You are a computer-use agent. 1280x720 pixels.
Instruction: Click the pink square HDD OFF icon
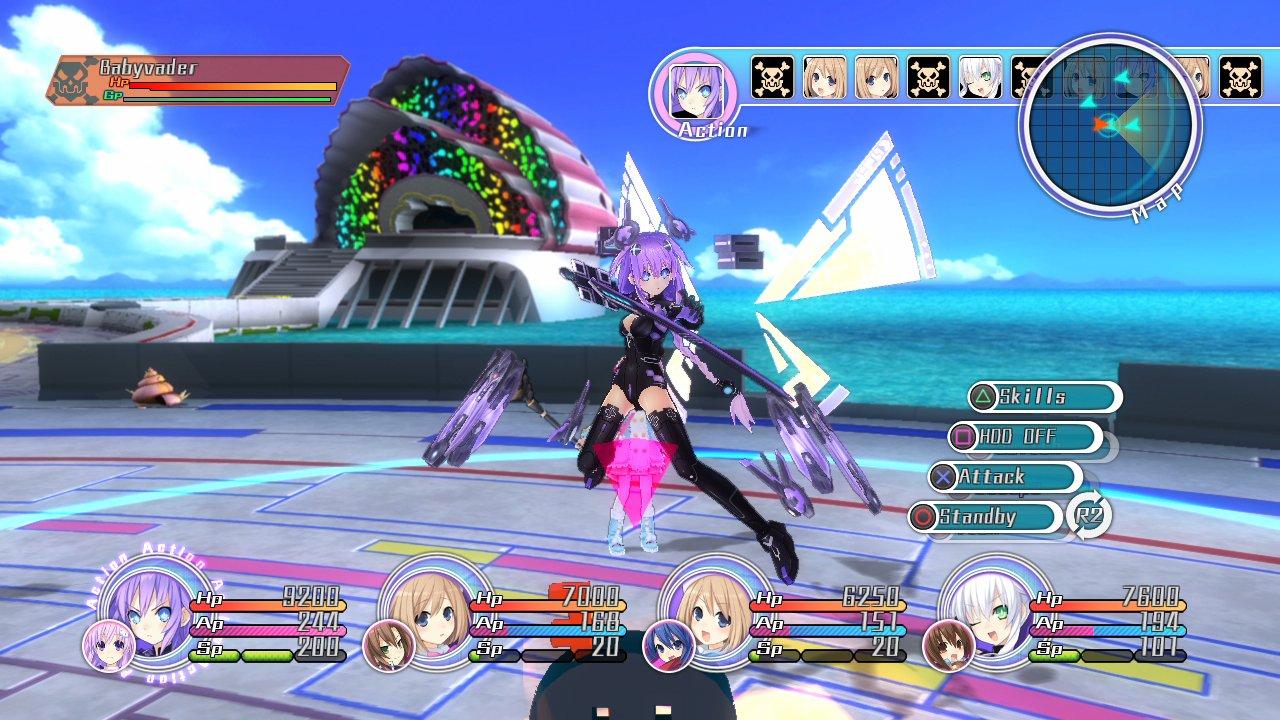(966, 437)
